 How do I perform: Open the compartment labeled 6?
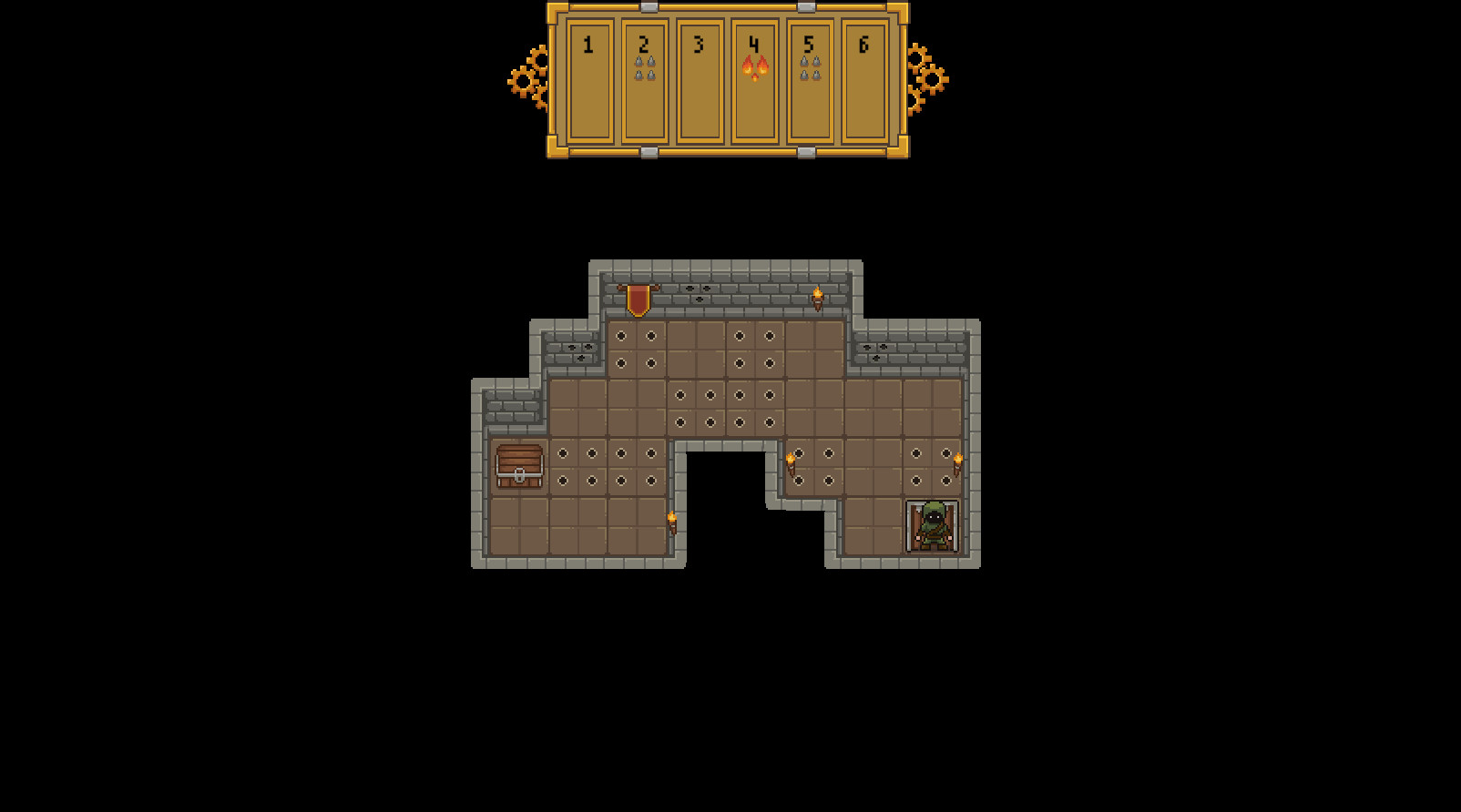[x=863, y=77]
